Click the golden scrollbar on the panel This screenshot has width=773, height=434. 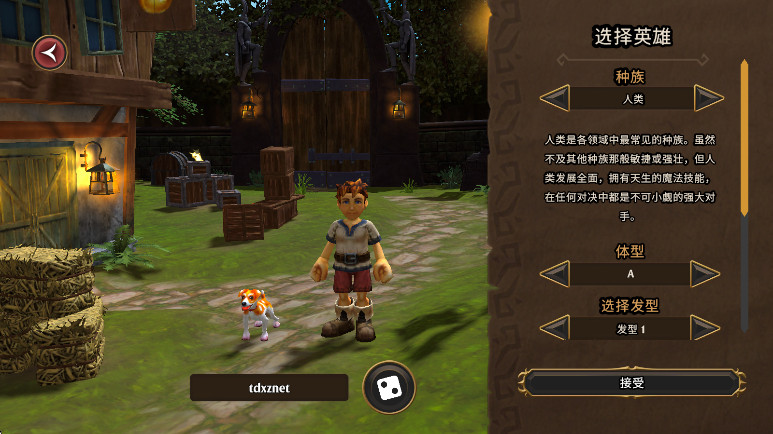tap(744, 137)
